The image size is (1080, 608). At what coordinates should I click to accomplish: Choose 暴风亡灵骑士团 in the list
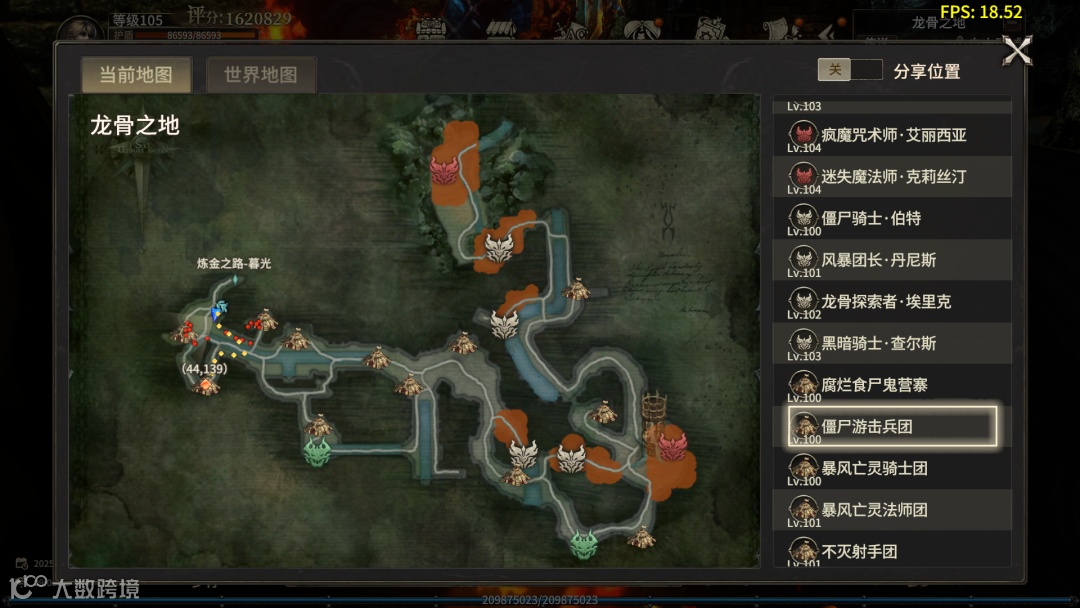click(893, 468)
